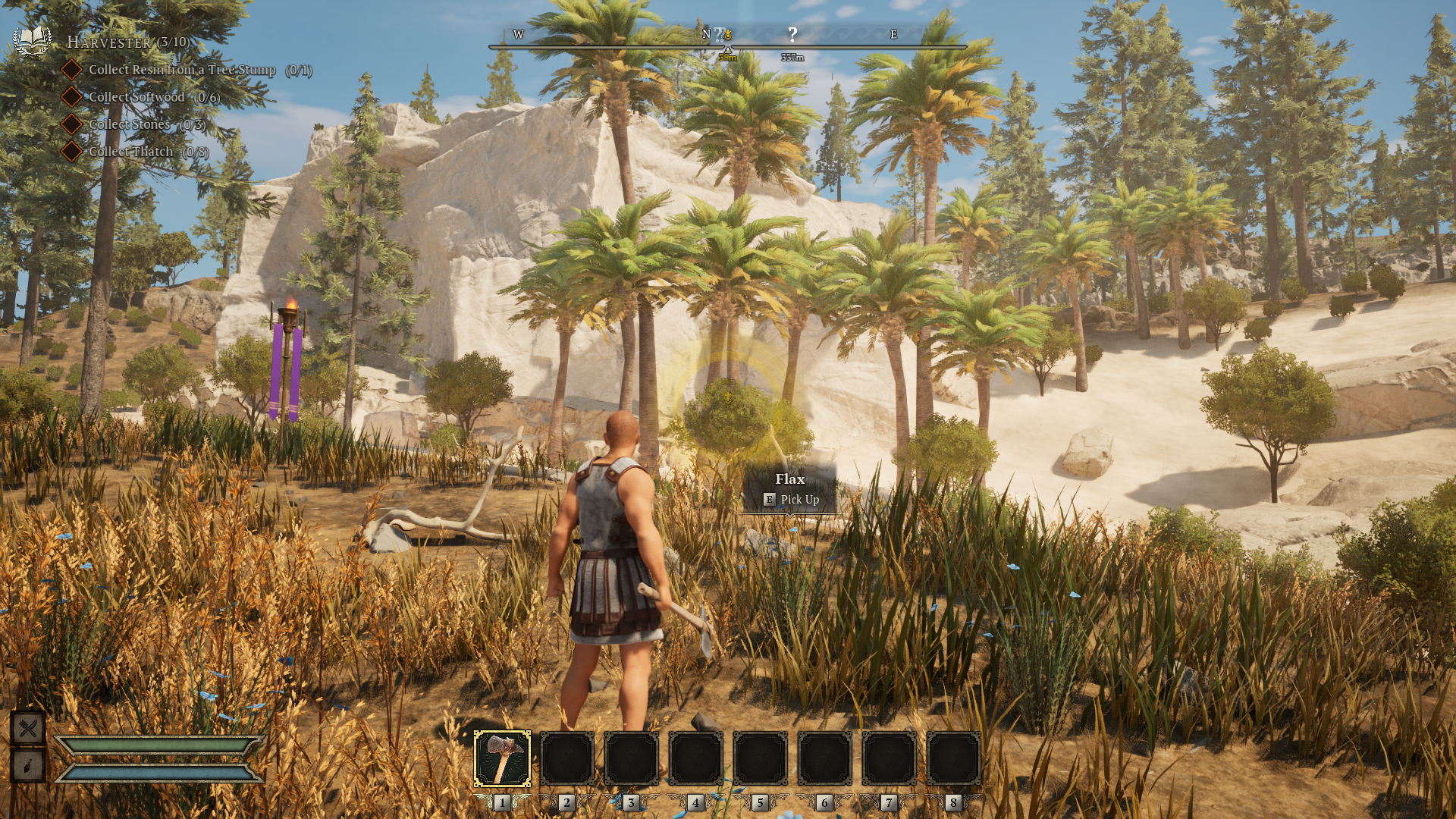The width and height of the screenshot is (1456, 819).
Task: Select the Harvester quest title
Action: (128, 42)
